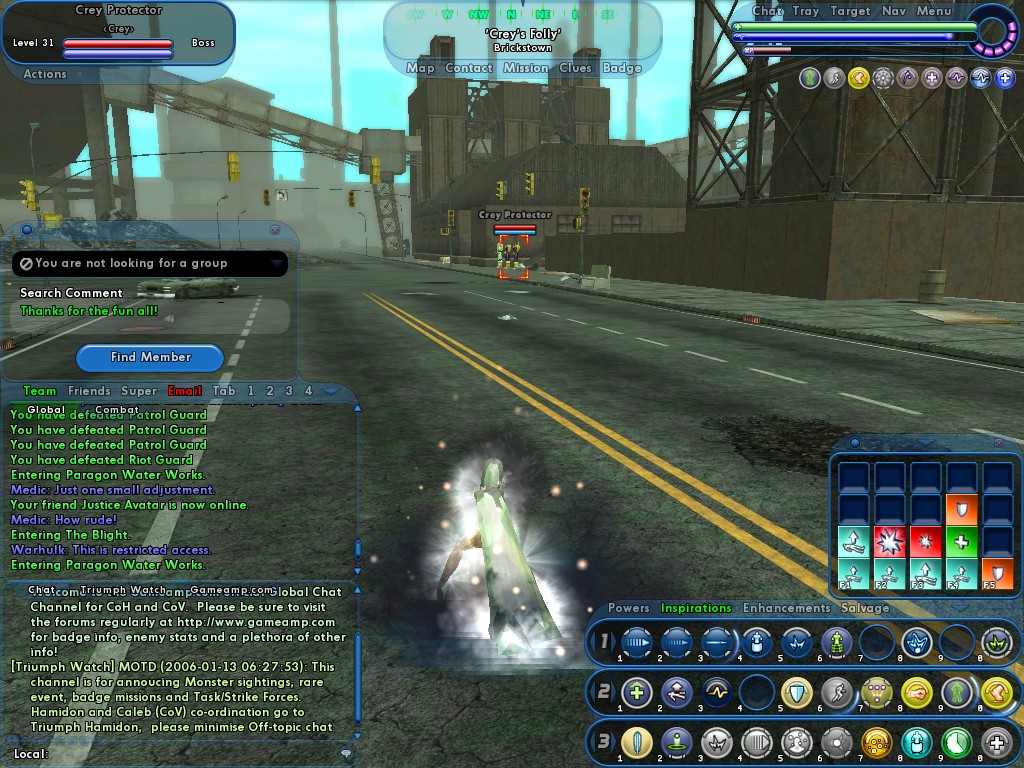Click the Find Member button
This screenshot has height=768, width=1024.
pyautogui.click(x=150, y=357)
